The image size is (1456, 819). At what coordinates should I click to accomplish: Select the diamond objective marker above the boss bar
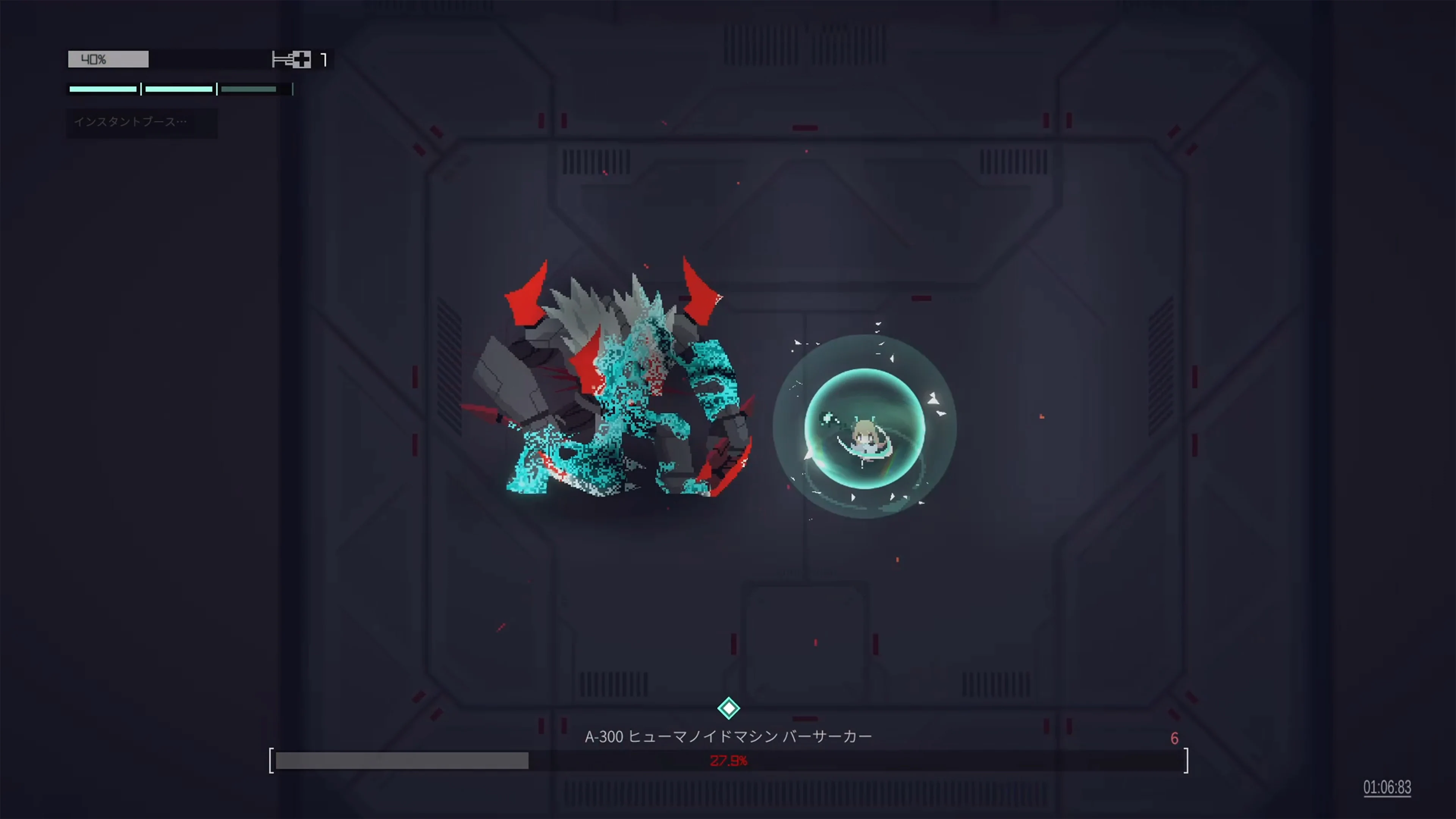[728, 708]
